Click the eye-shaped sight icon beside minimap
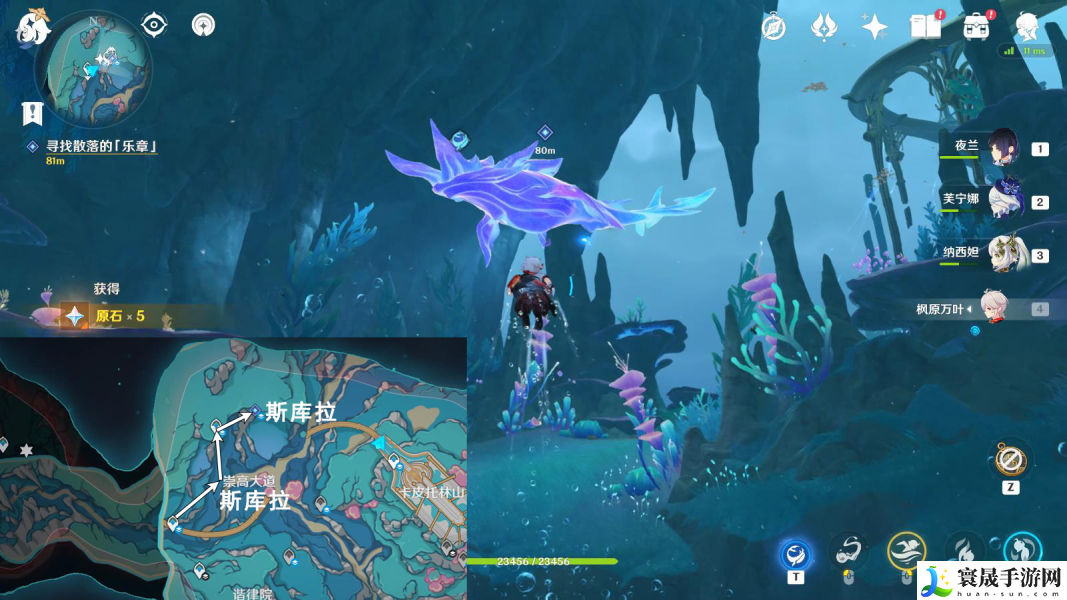The height and width of the screenshot is (600, 1067). click(154, 24)
